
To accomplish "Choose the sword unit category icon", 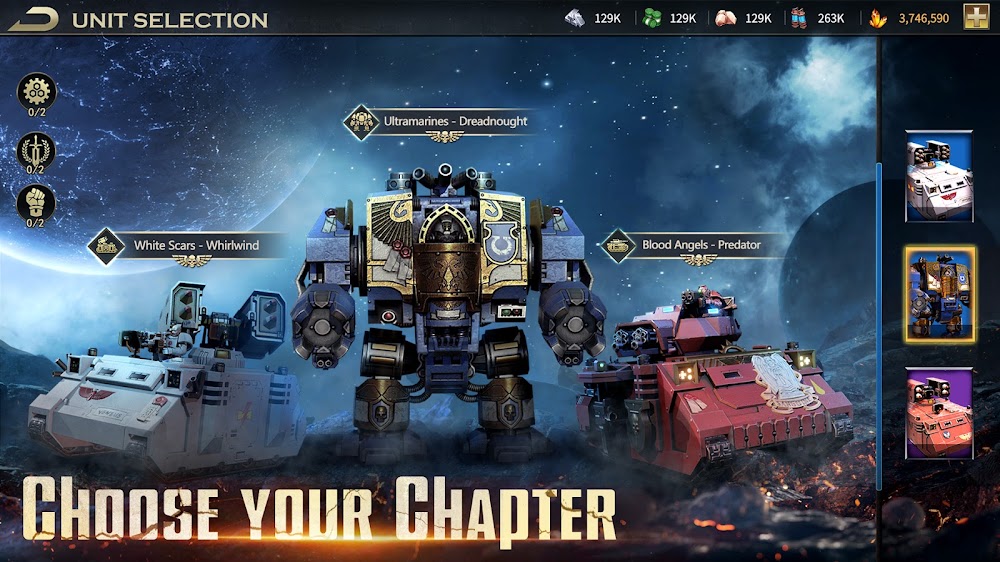I will point(36,151).
